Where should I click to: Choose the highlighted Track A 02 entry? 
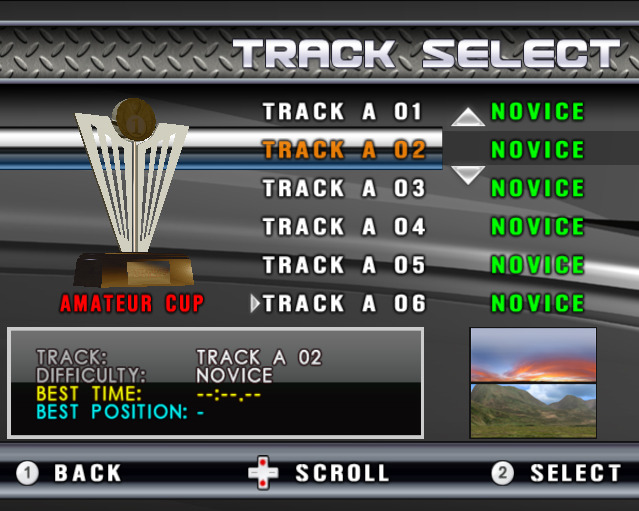pyautogui.click(x=344, y=151)
